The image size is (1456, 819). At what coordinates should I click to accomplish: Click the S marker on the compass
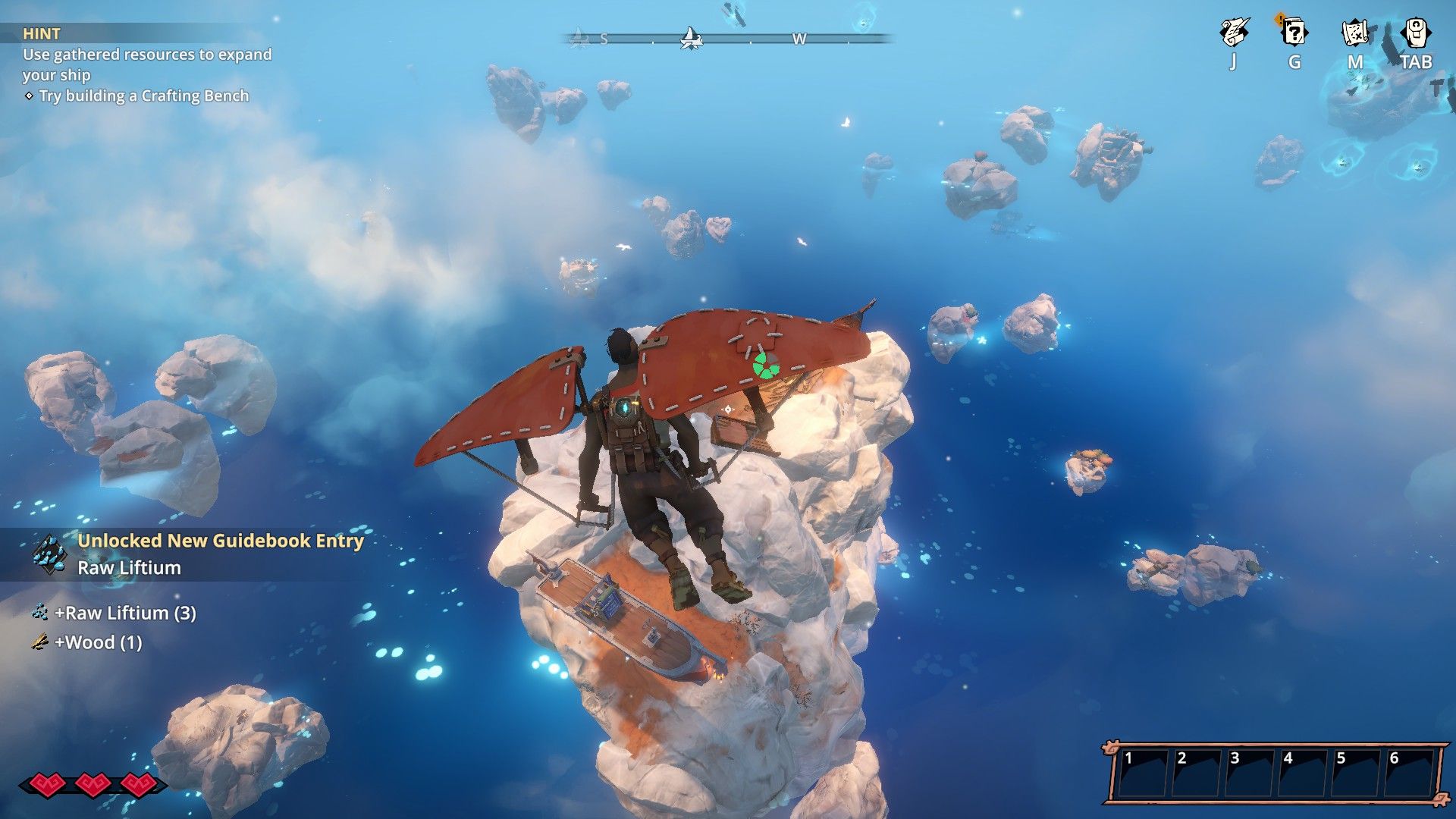click(603, 36)
